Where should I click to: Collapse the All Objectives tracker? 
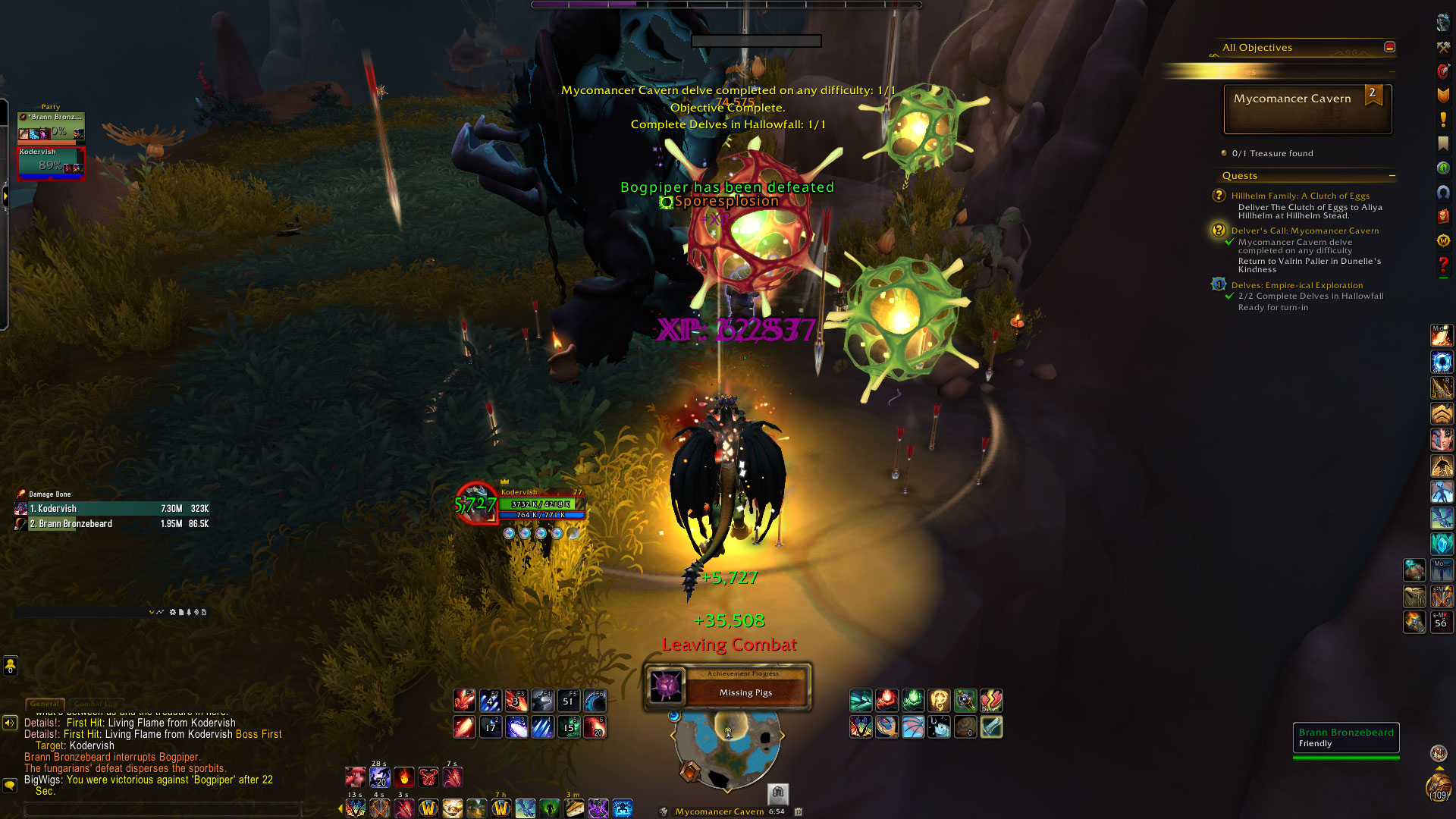[x=1389, y=47]
